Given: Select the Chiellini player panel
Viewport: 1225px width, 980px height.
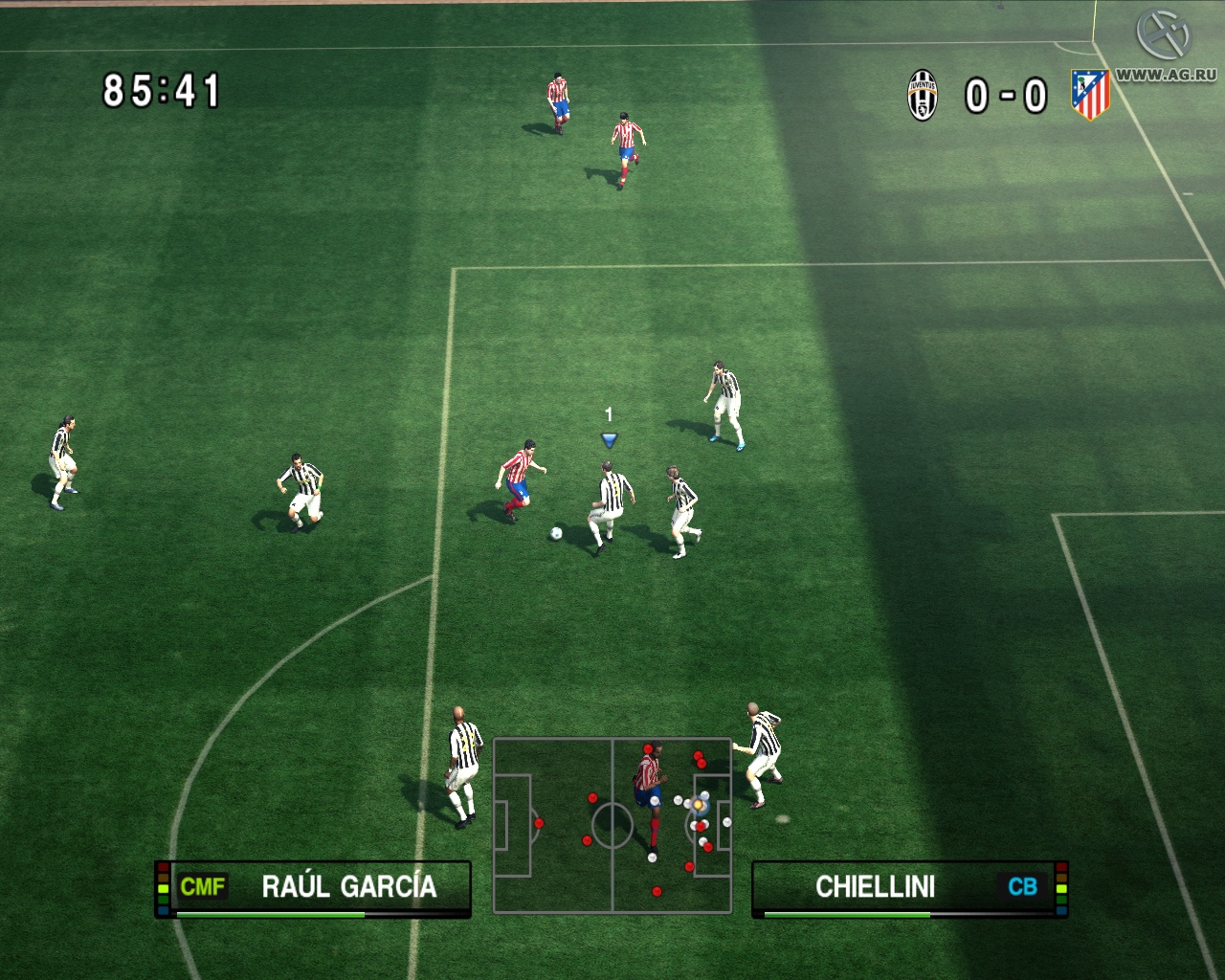Looking at the screenshot, I should pos(909,888).
